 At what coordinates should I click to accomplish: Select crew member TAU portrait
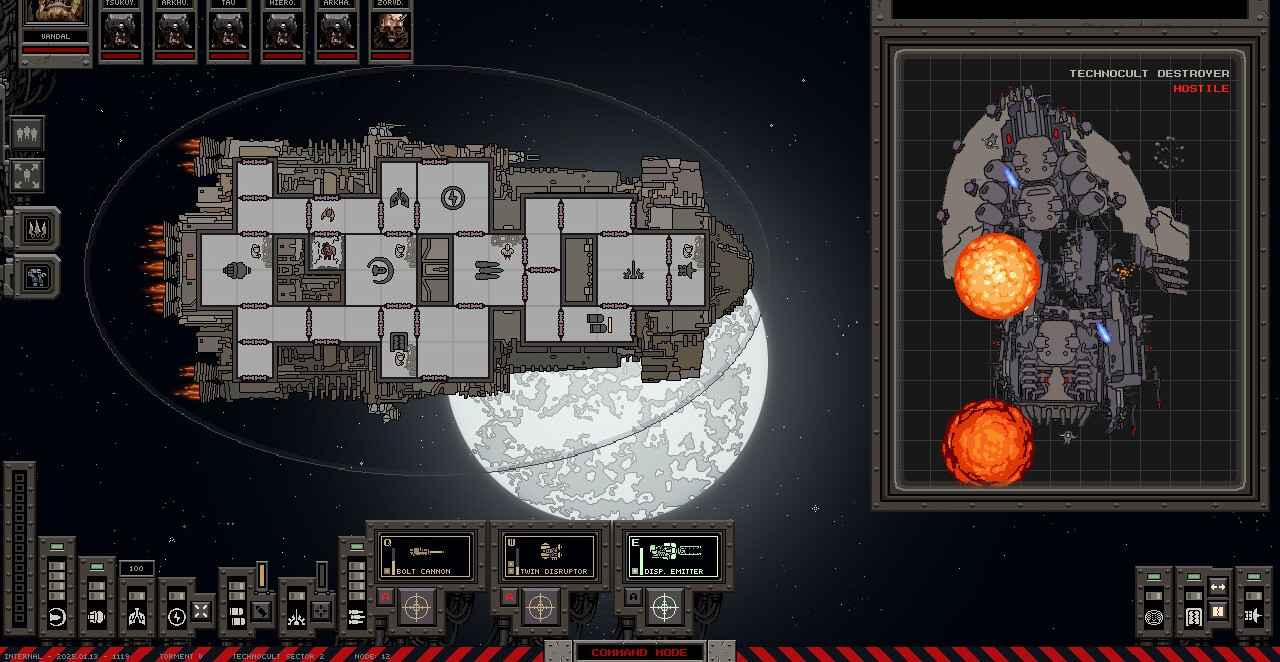[x=229, y=30]
